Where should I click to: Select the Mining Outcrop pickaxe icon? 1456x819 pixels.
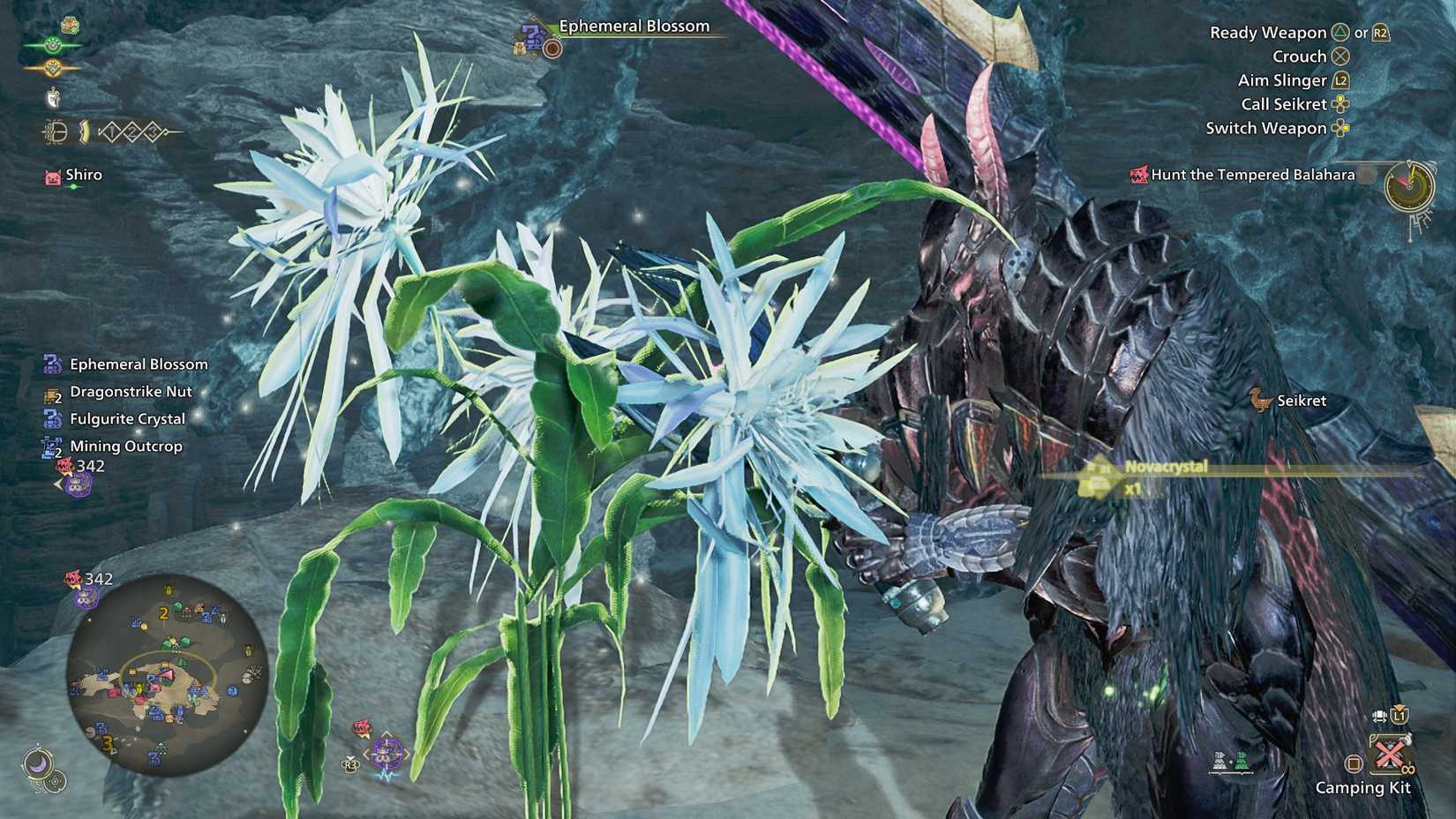pyautogui.click(x=51, y=446)
